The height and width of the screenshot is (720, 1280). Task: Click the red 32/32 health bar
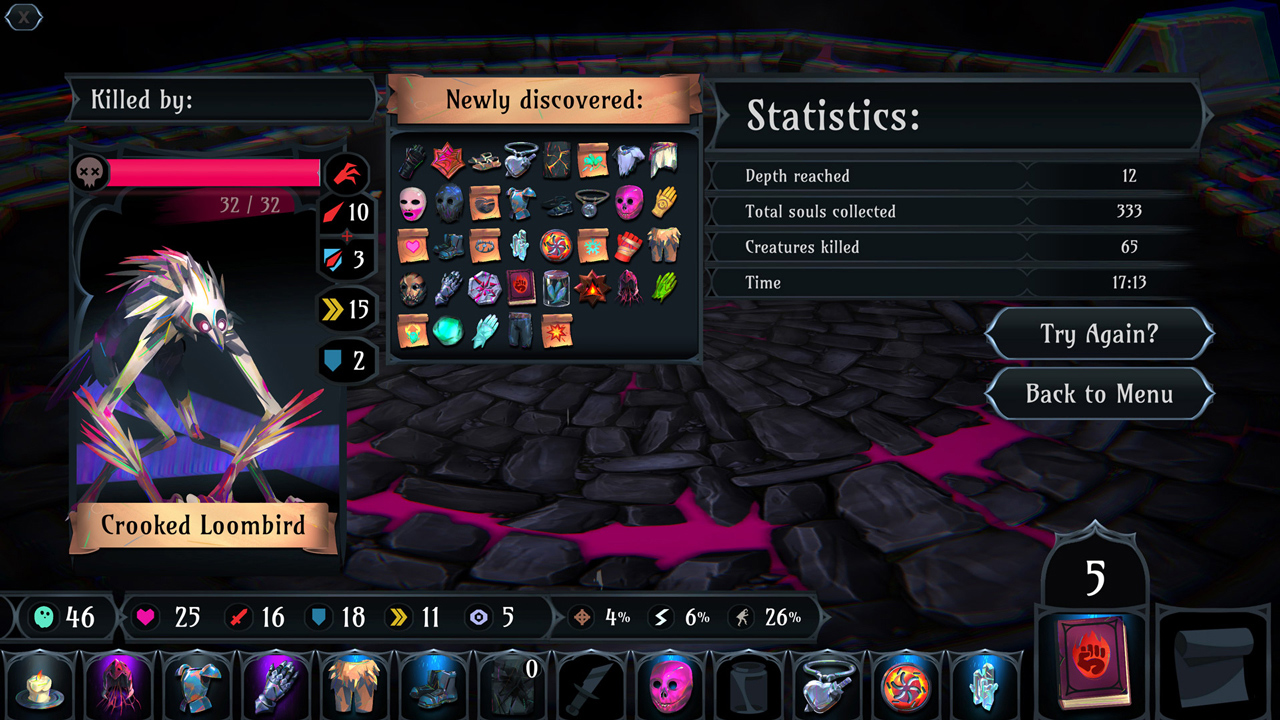(x=213, y=172)
